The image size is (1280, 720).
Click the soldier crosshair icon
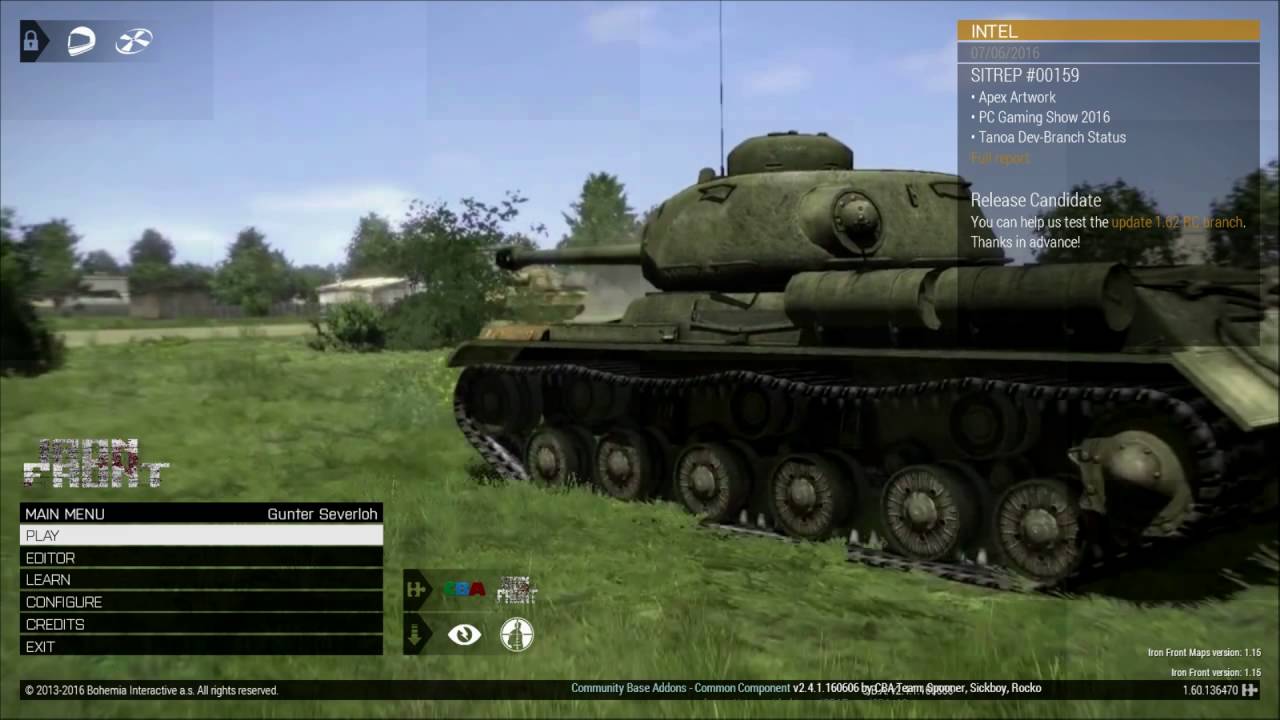tap(516, 635)
